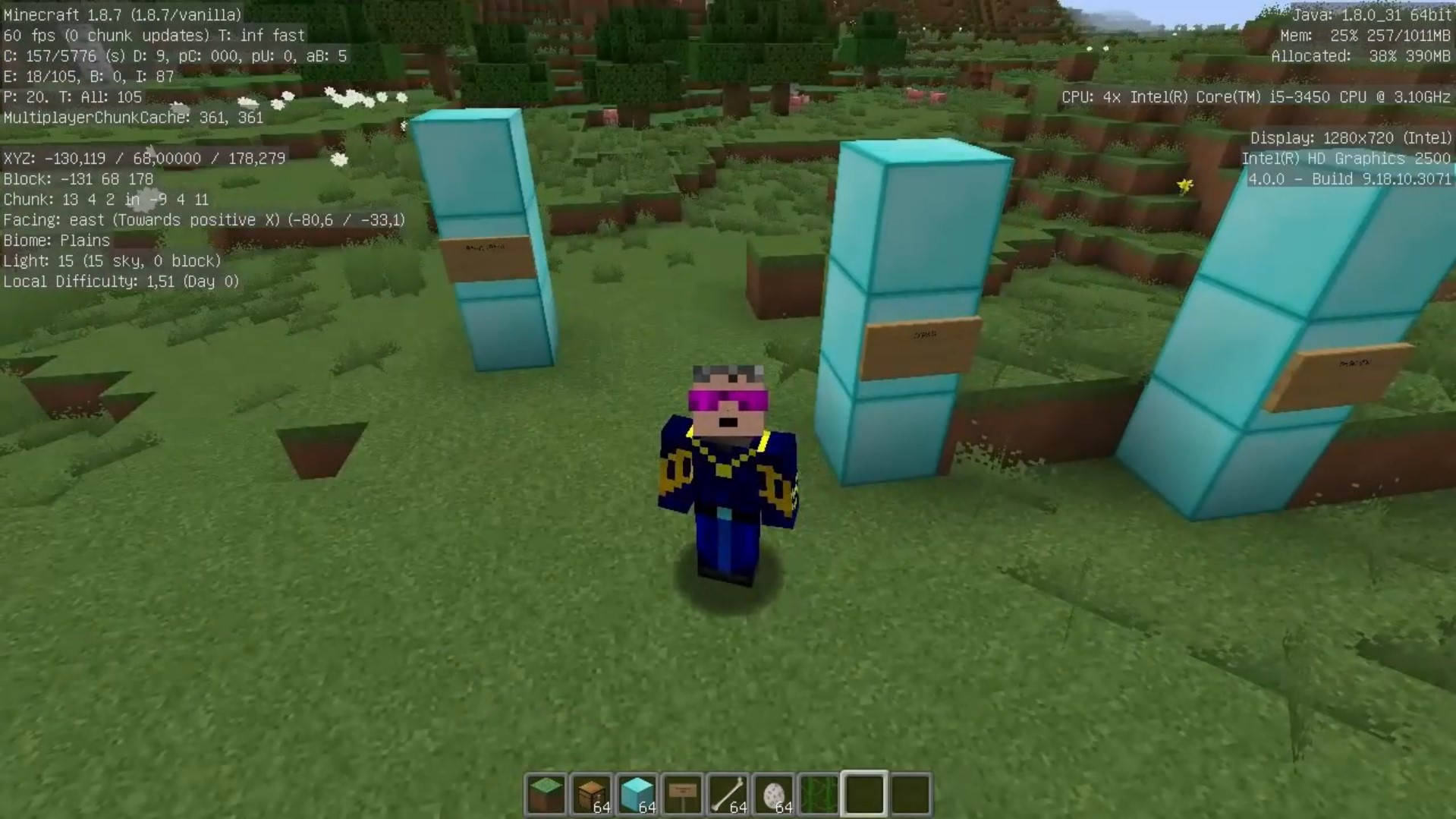
Task: Select the chest stack in hotbar
Action: click(x=591, y=794)
